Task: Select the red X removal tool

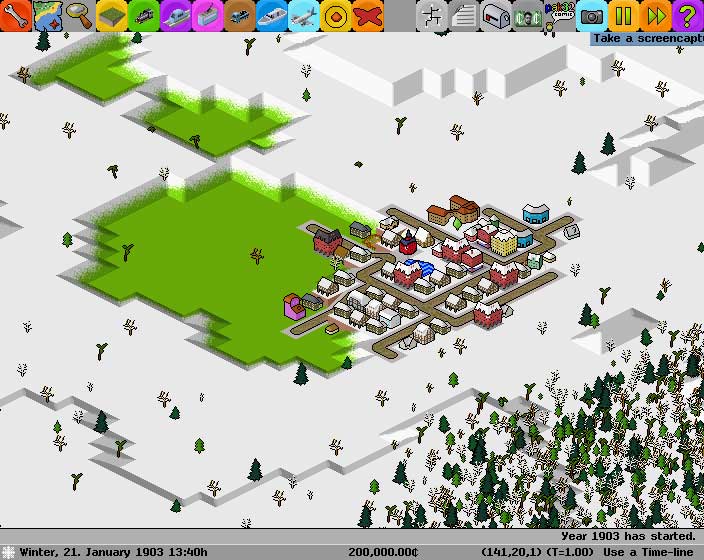Action: [368, 15]
